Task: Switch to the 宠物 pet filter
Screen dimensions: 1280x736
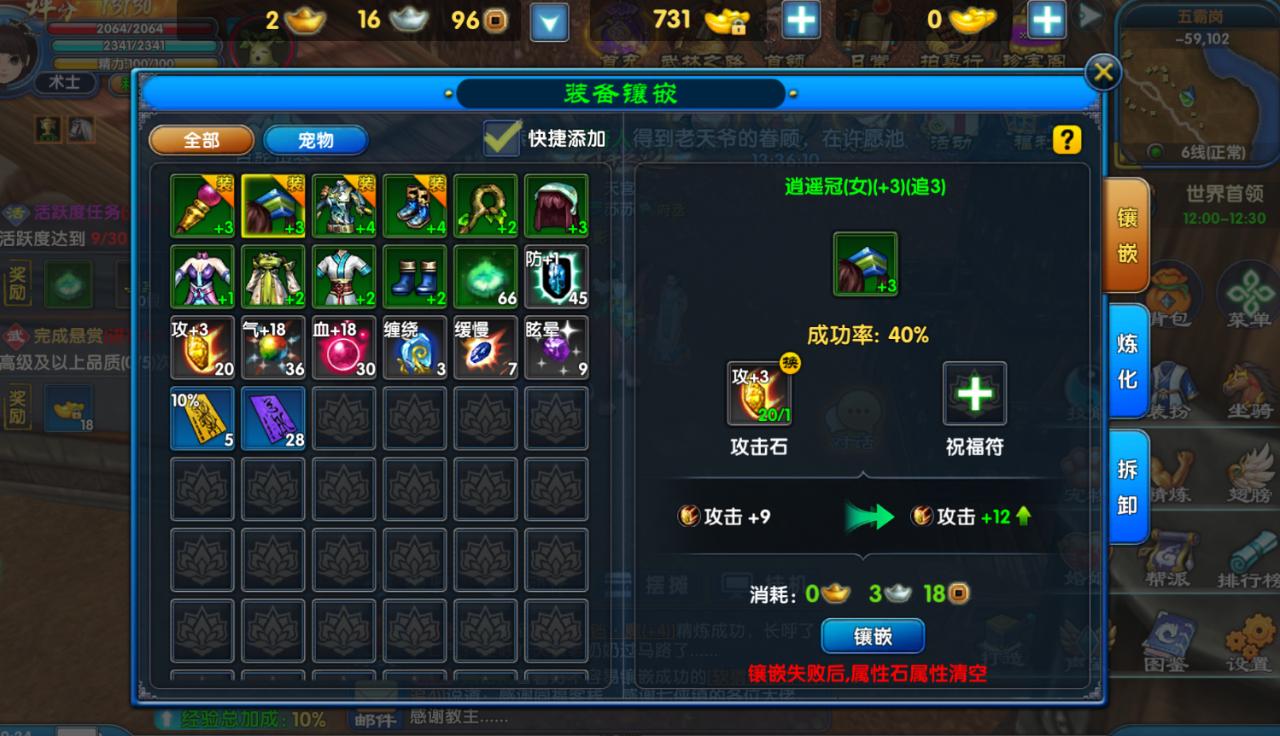Action: [316, 140]
